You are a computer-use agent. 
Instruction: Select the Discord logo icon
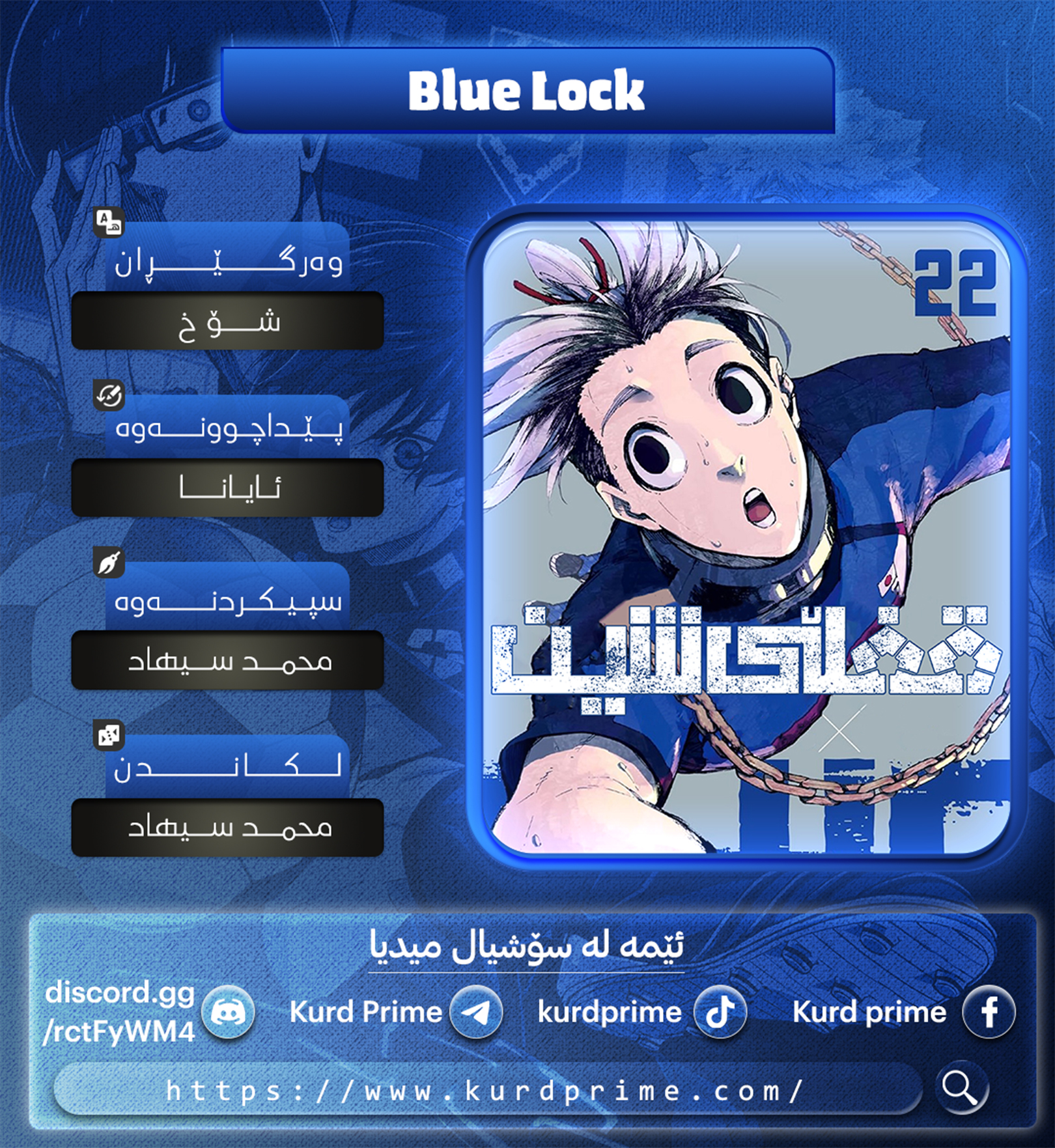click(228, 1013)
